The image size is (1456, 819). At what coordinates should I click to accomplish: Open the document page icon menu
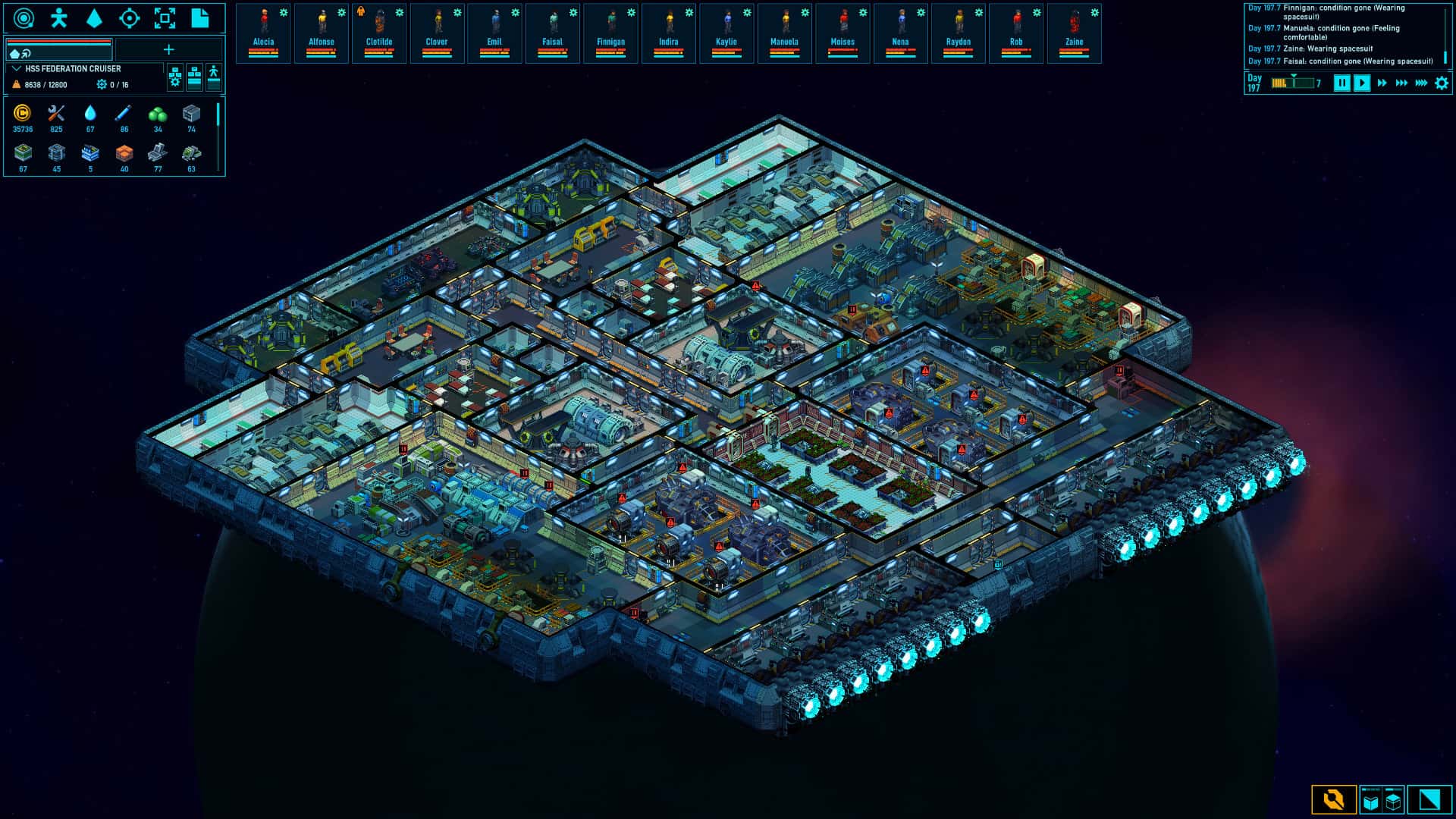[x=200, y=18]
